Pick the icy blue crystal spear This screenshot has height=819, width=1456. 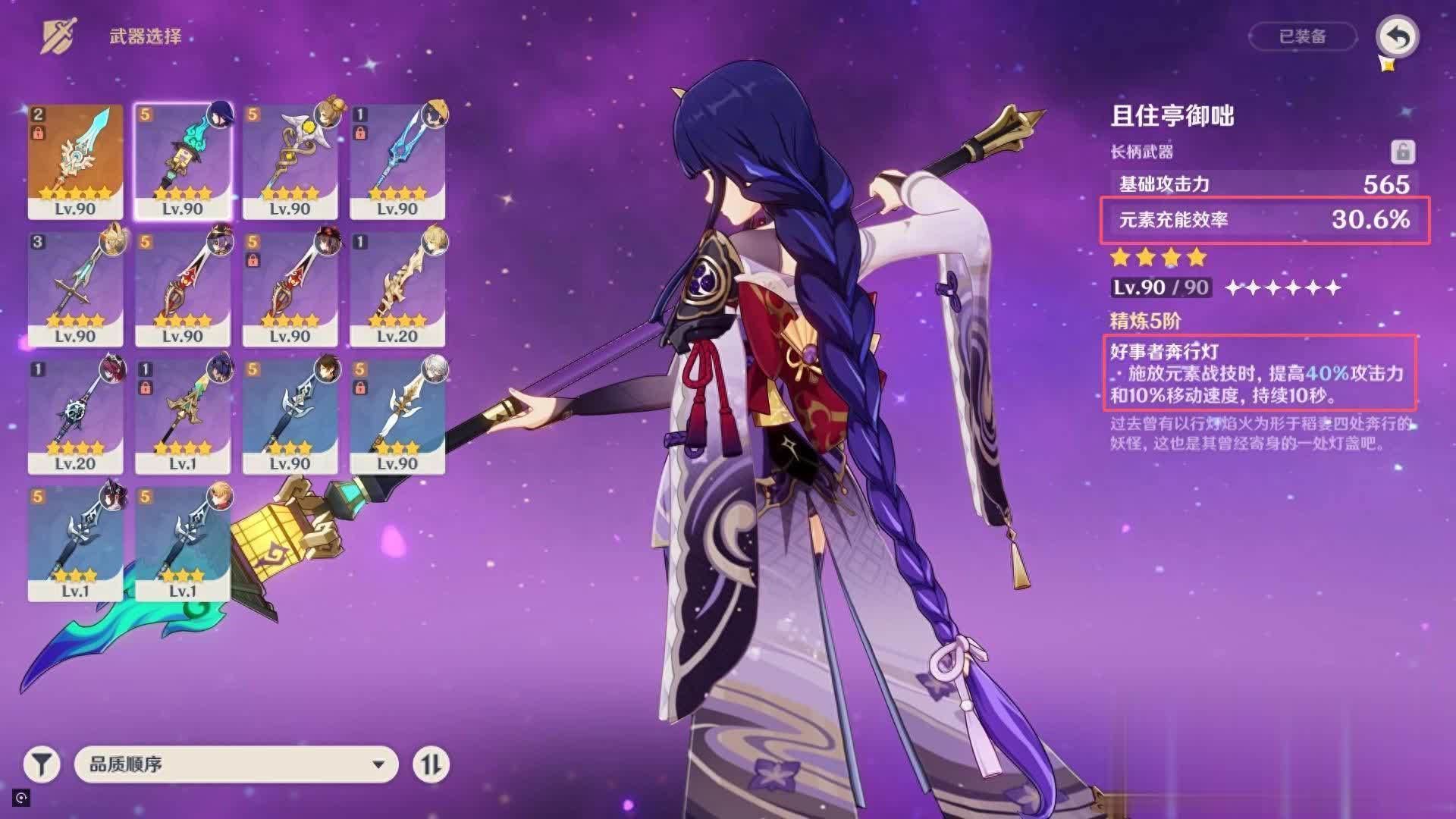[x=397, y=161]
